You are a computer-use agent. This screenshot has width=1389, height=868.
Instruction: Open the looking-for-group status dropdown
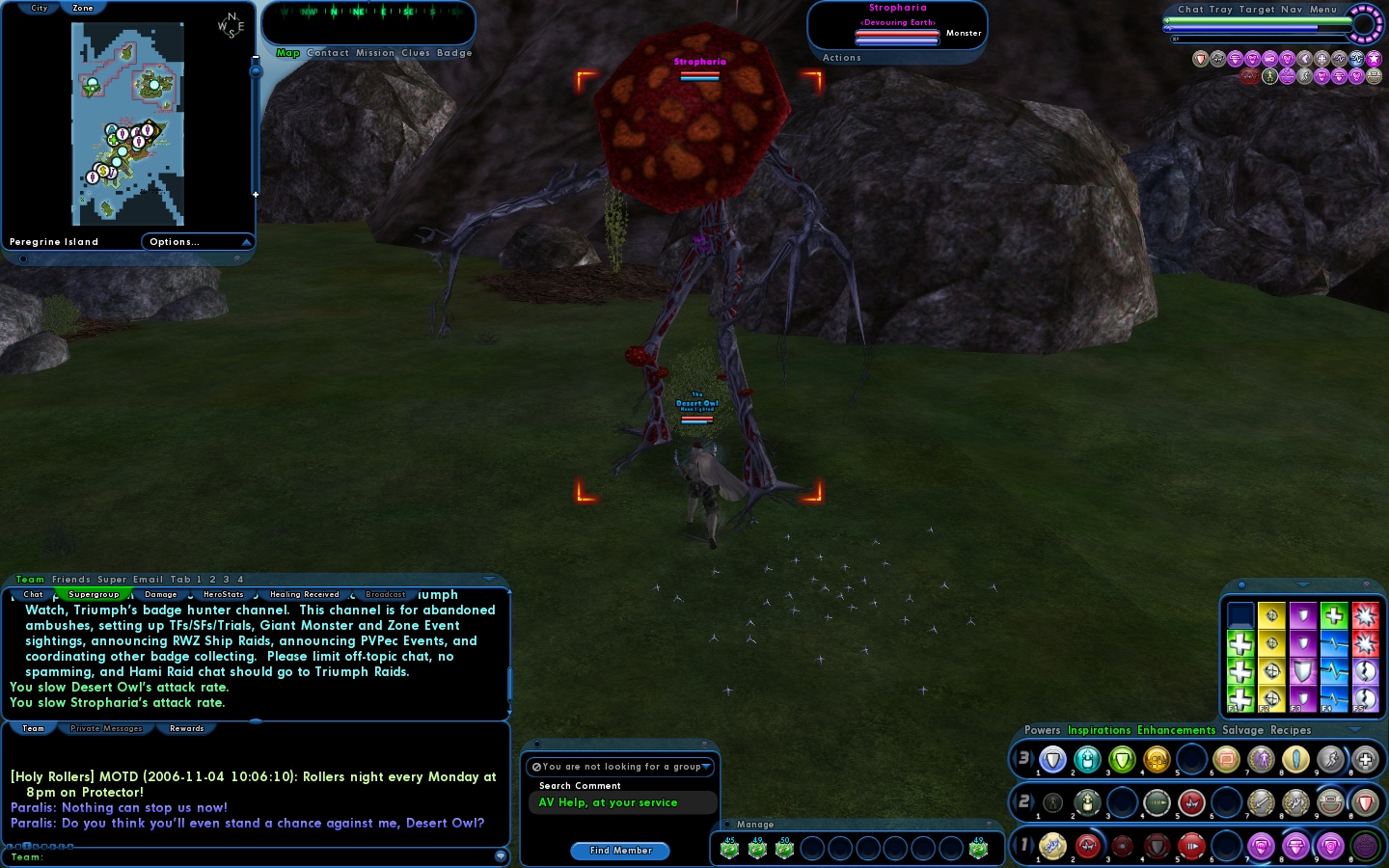click(x=621, y=767)
